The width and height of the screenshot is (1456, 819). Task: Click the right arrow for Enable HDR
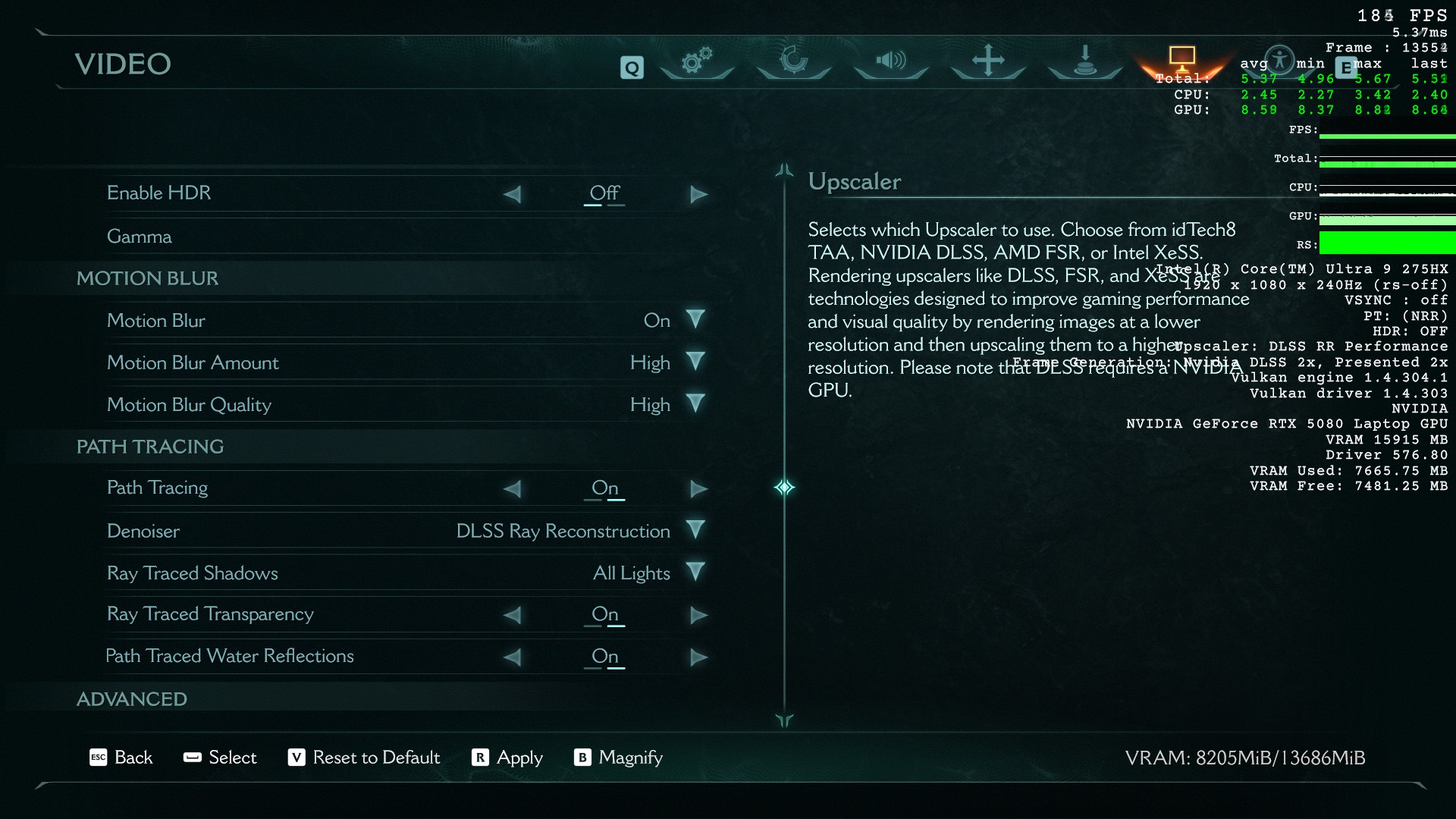(698, 195)
